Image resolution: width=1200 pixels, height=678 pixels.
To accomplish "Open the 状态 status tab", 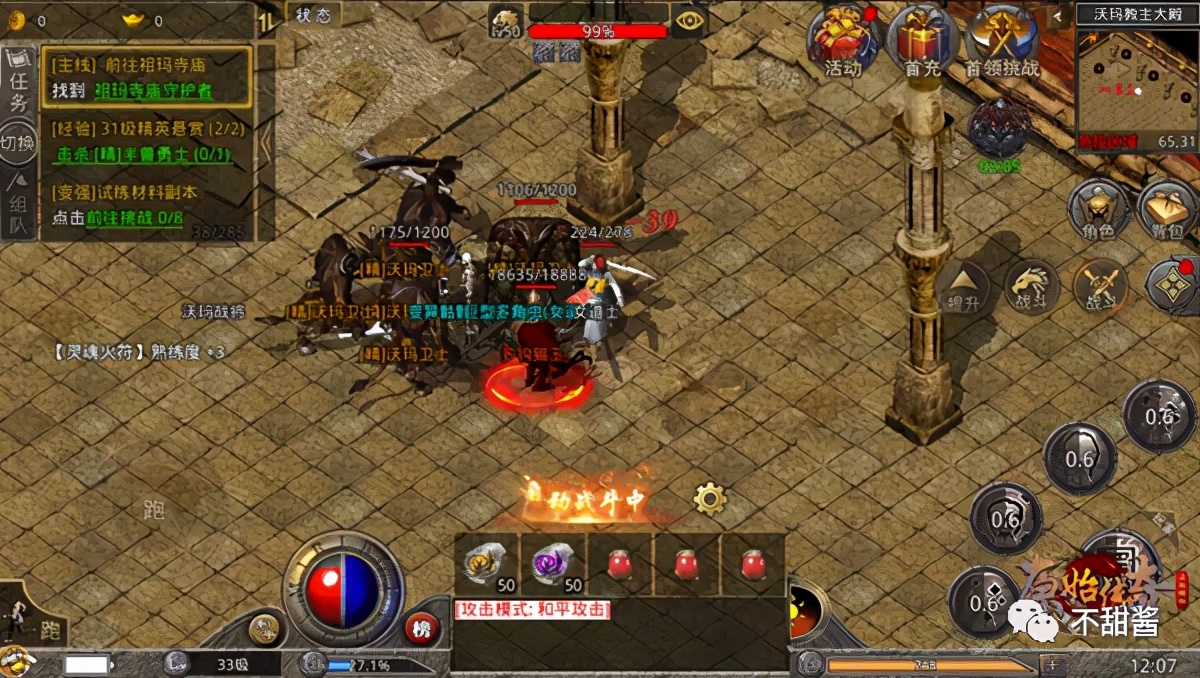I will (313, 13).
